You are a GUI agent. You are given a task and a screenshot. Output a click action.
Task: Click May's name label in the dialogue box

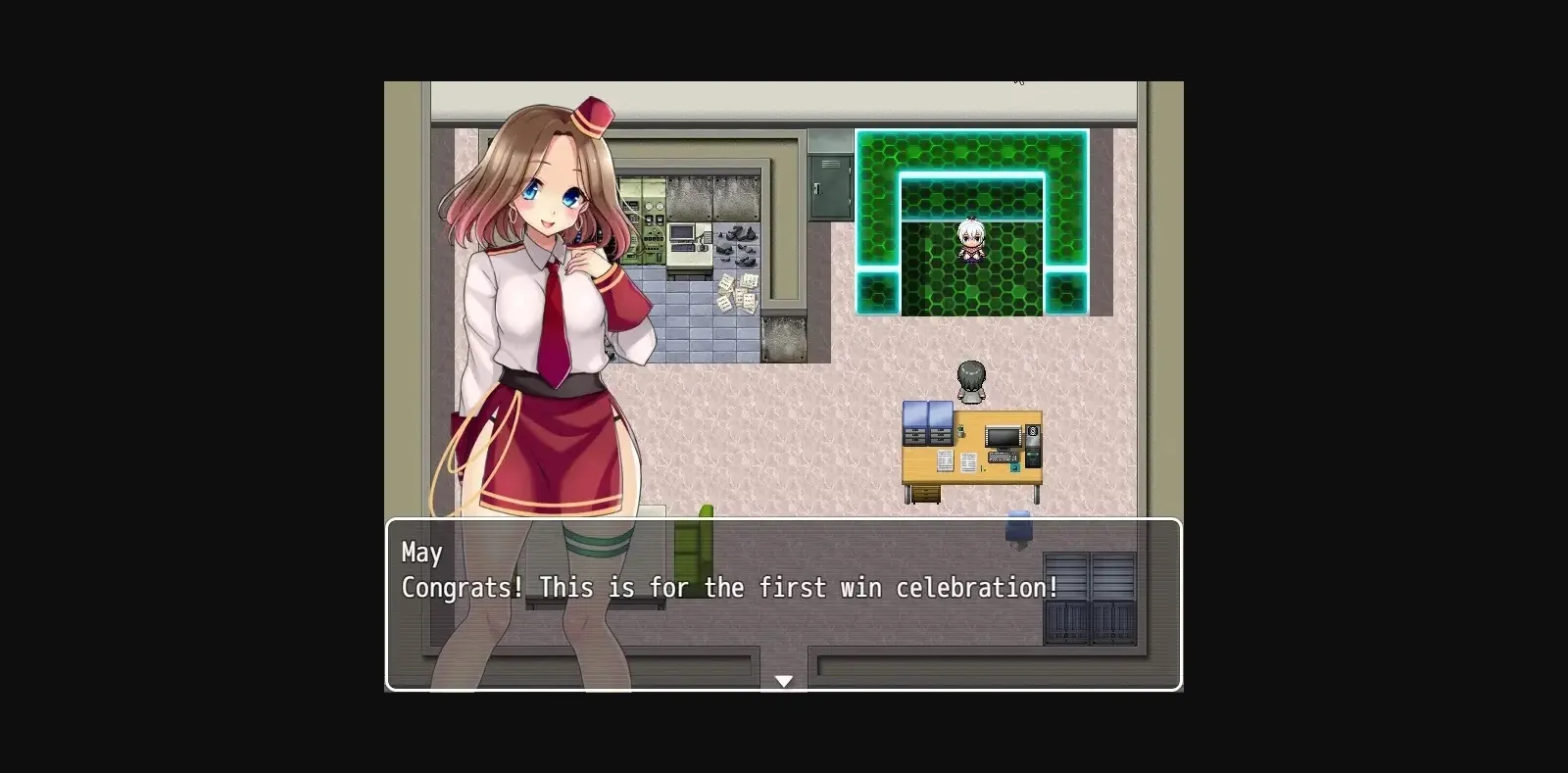coord(421,553)
